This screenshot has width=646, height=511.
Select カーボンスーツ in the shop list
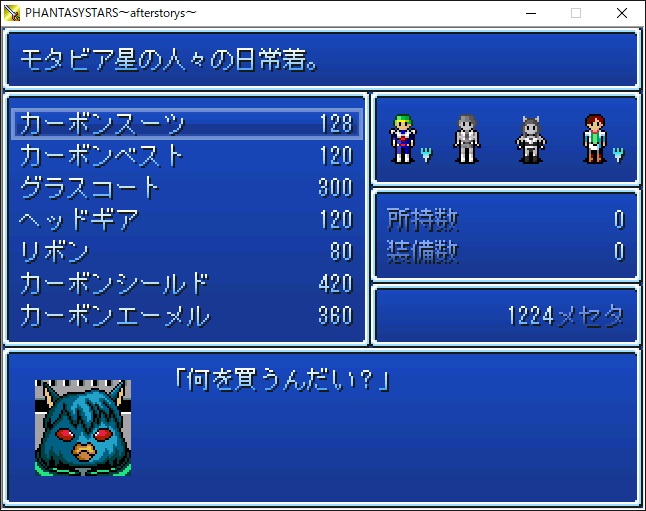click(x=186, y=124)
